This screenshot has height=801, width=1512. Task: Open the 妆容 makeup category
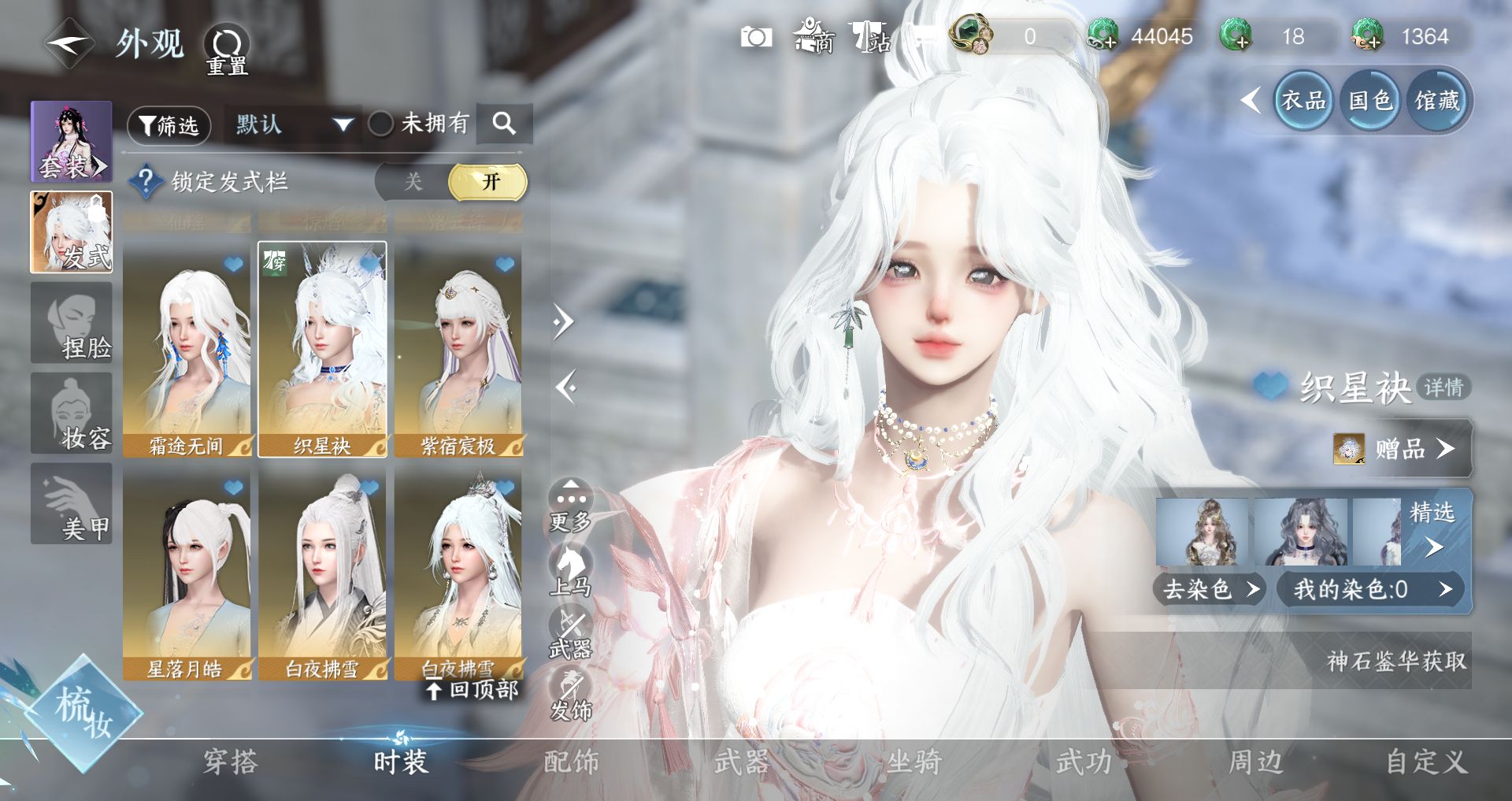(x=72, y=413)
